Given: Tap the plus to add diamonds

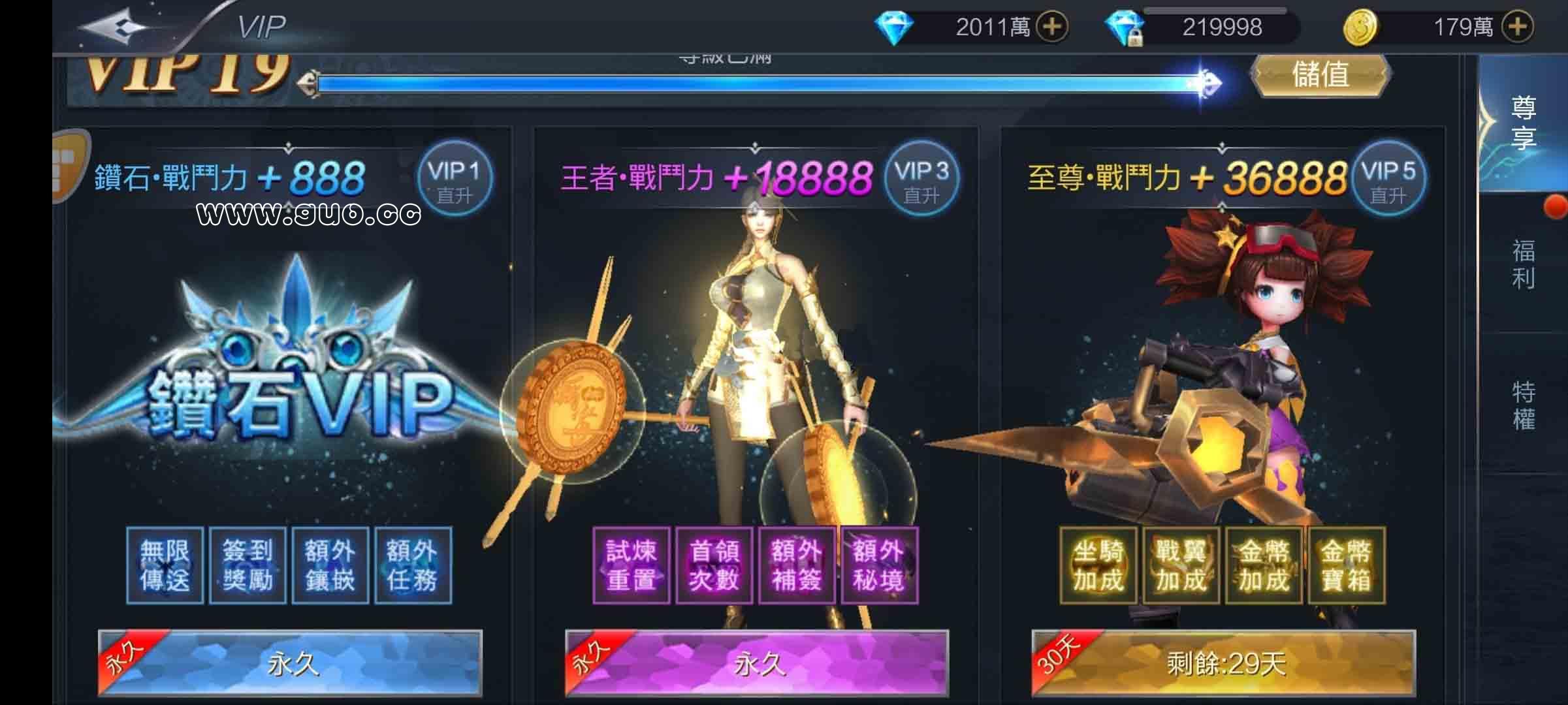Looking at the screenshot, I should coord(1051,26).
